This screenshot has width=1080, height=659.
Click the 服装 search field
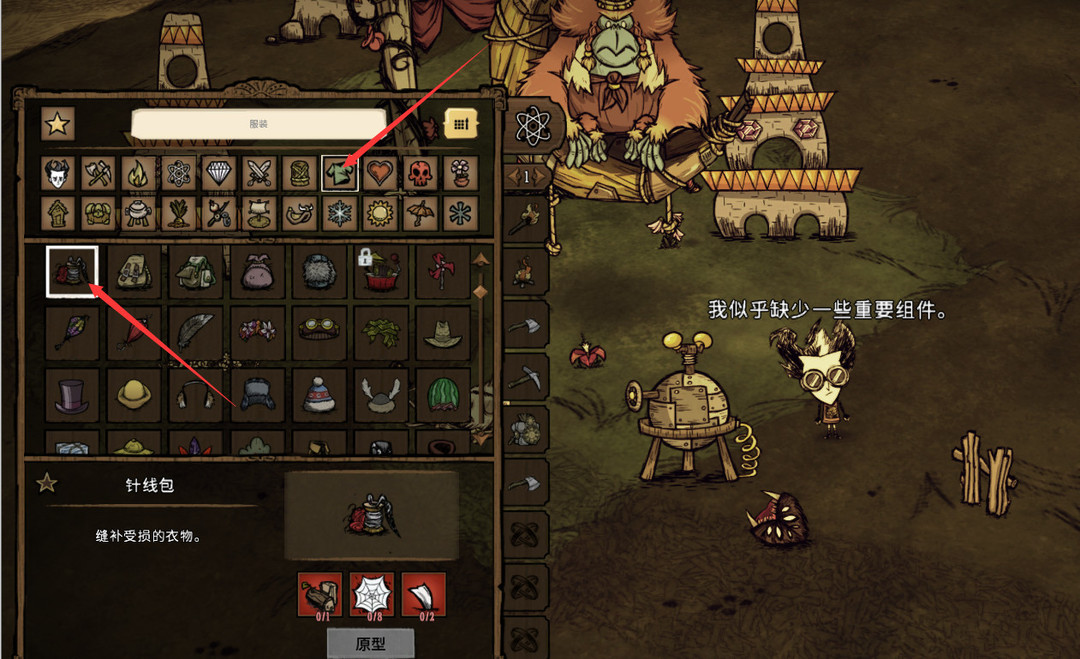pyautogui.click(x=284, y=124)
